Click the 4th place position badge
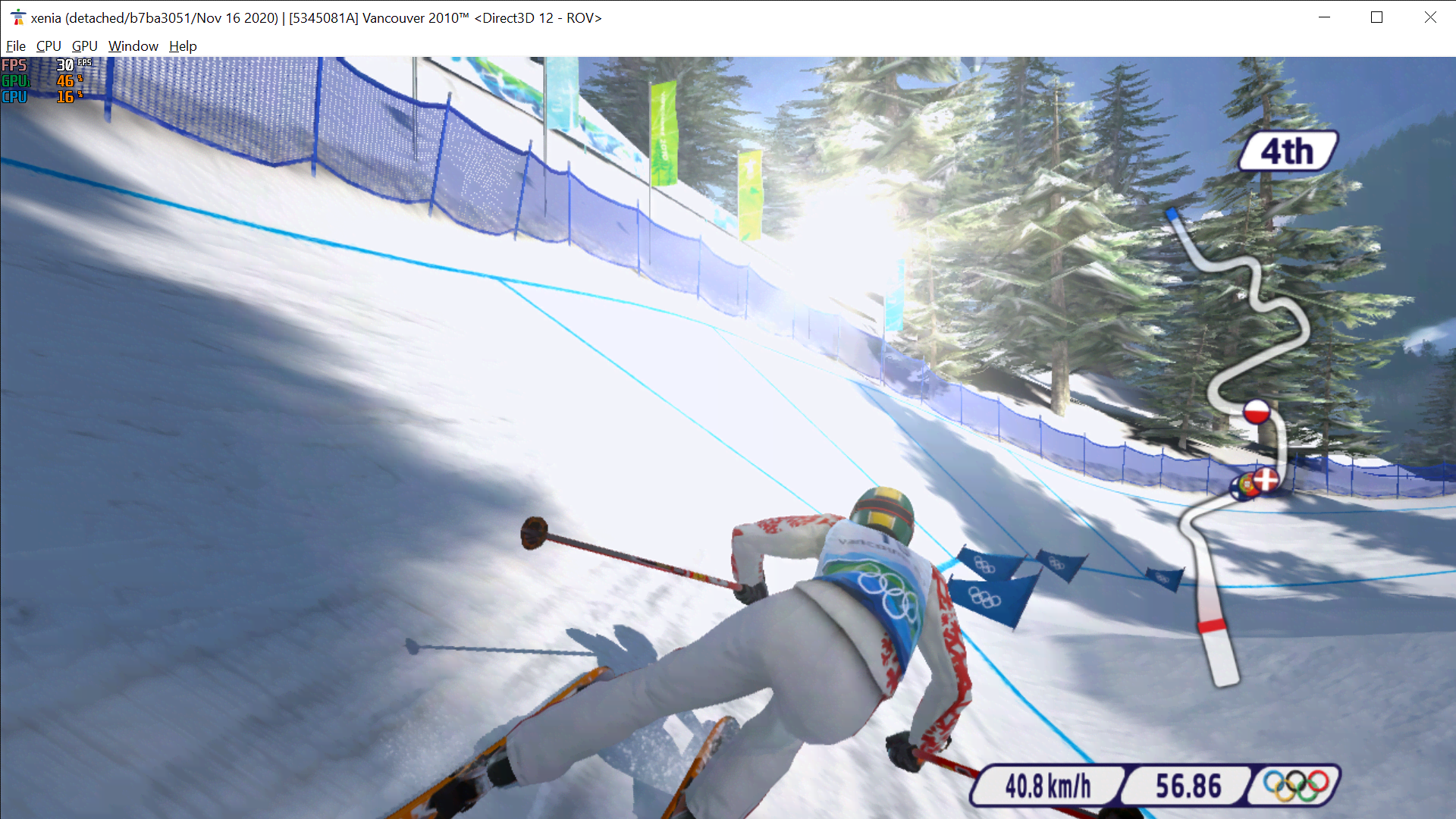This screenshot has width=1456, height=819. (1287, 151)
